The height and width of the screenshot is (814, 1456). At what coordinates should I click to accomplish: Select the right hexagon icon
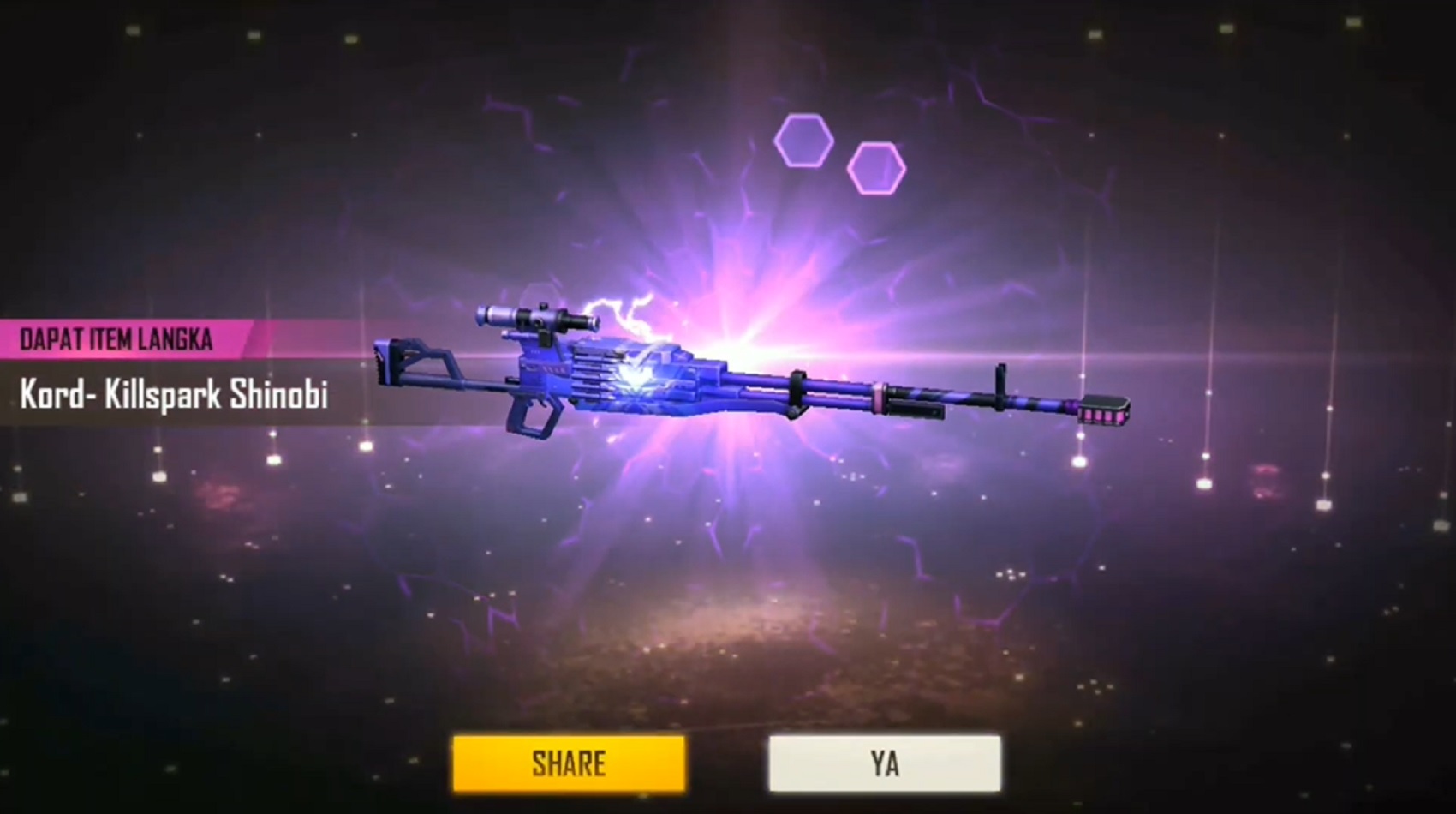click(875, 165)
